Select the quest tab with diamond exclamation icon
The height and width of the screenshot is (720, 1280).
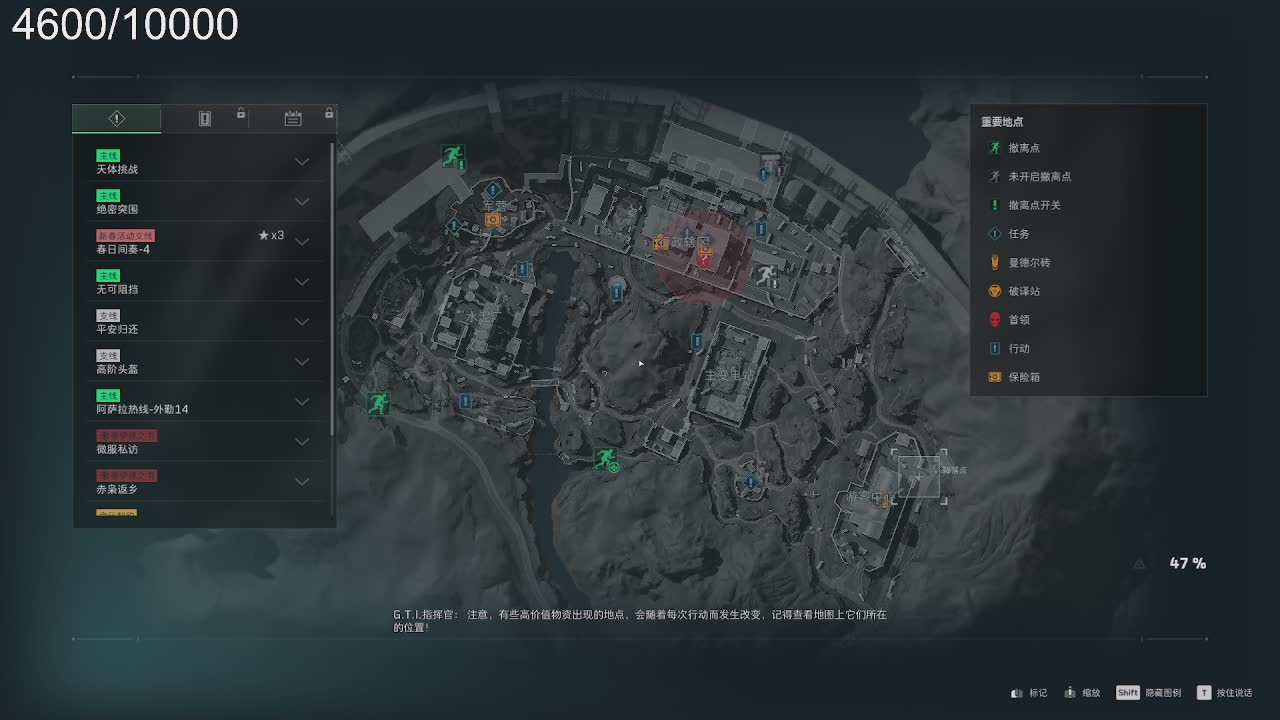pyautogui.click(x=116, y=119)
